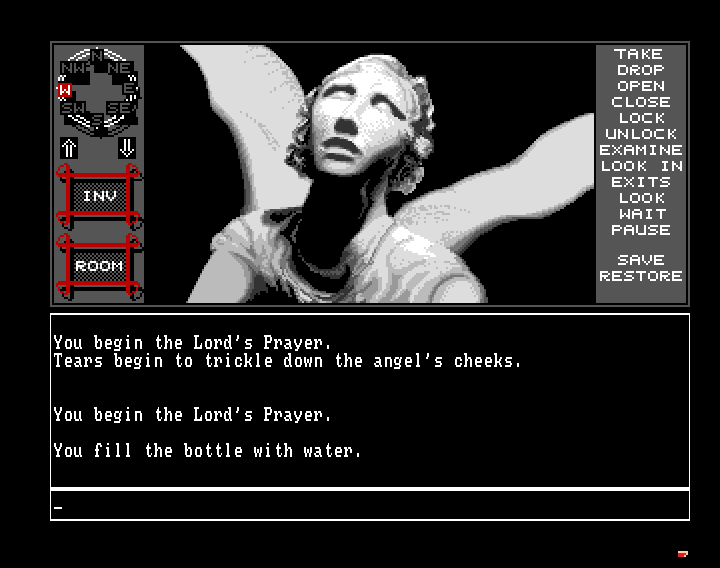The image size is (720, 568).
Task: Click the down arrow below the compass
Action: click(x=127, y=148)
